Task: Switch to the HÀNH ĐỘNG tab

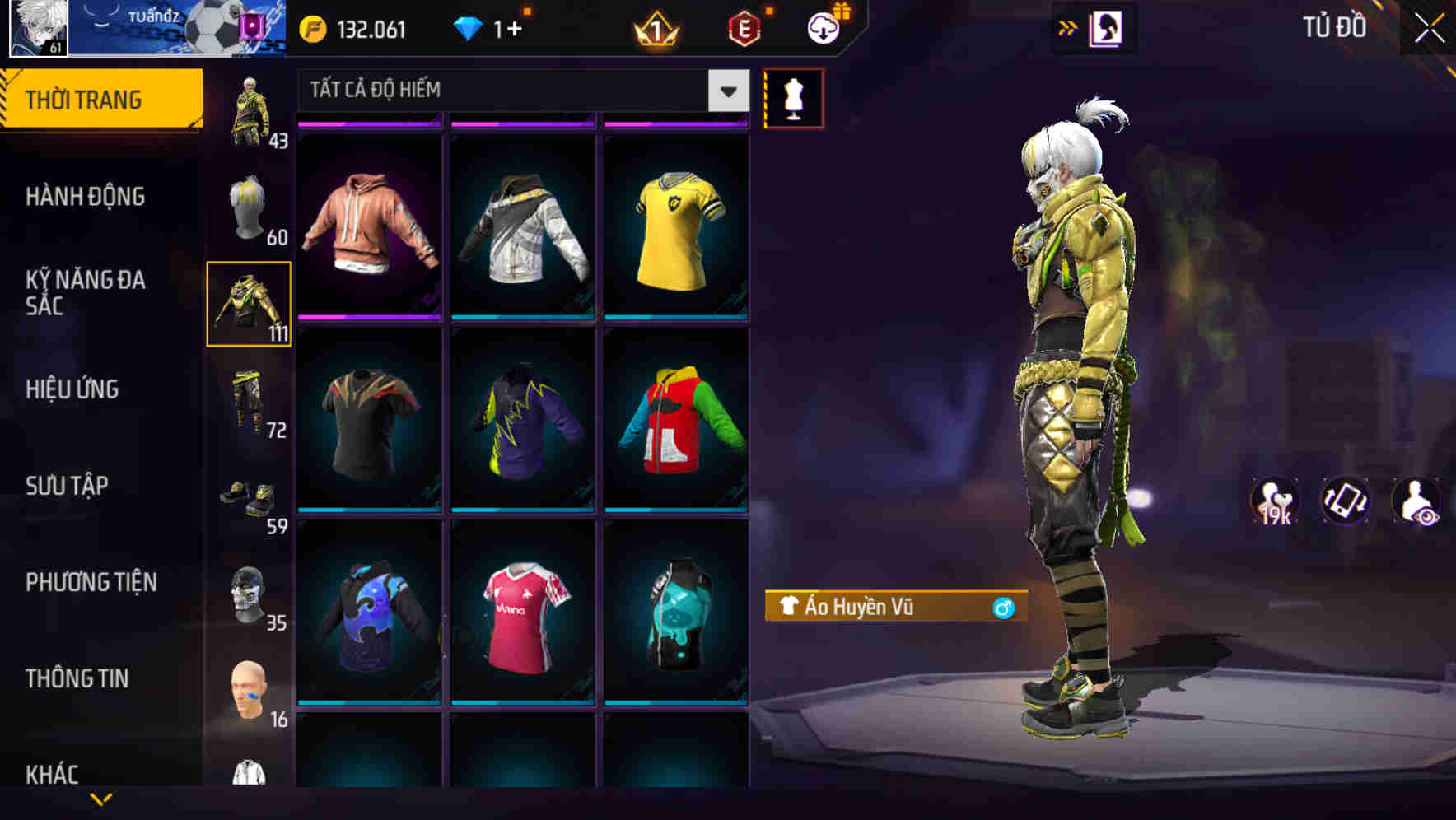Action: (85, 197)
